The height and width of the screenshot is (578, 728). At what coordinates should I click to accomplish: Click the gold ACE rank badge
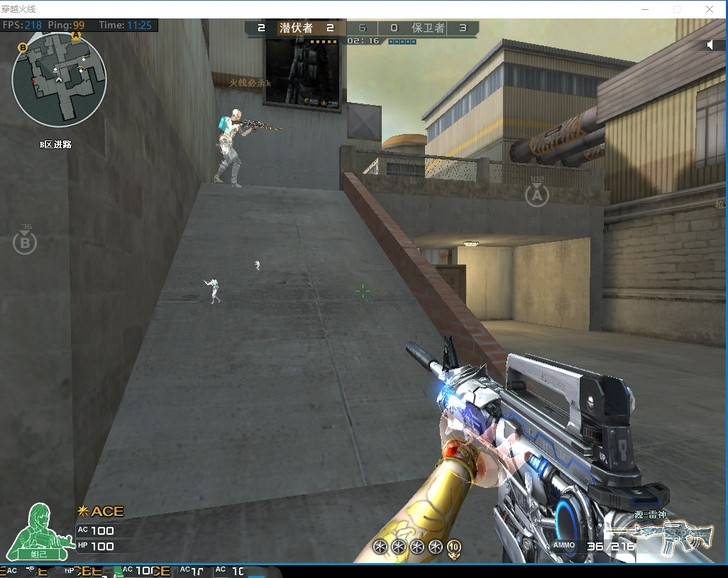coord(101,511)
